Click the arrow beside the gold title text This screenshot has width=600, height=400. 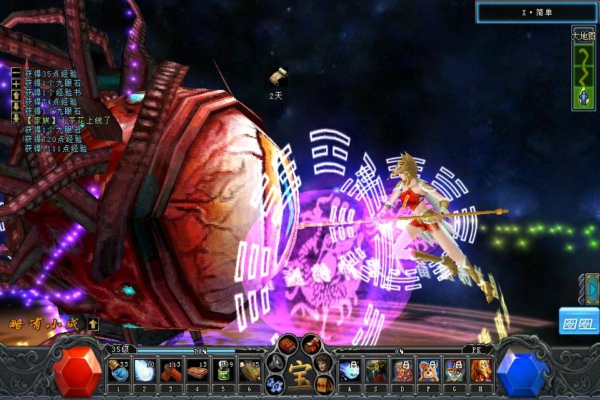[x=92, y=323]
